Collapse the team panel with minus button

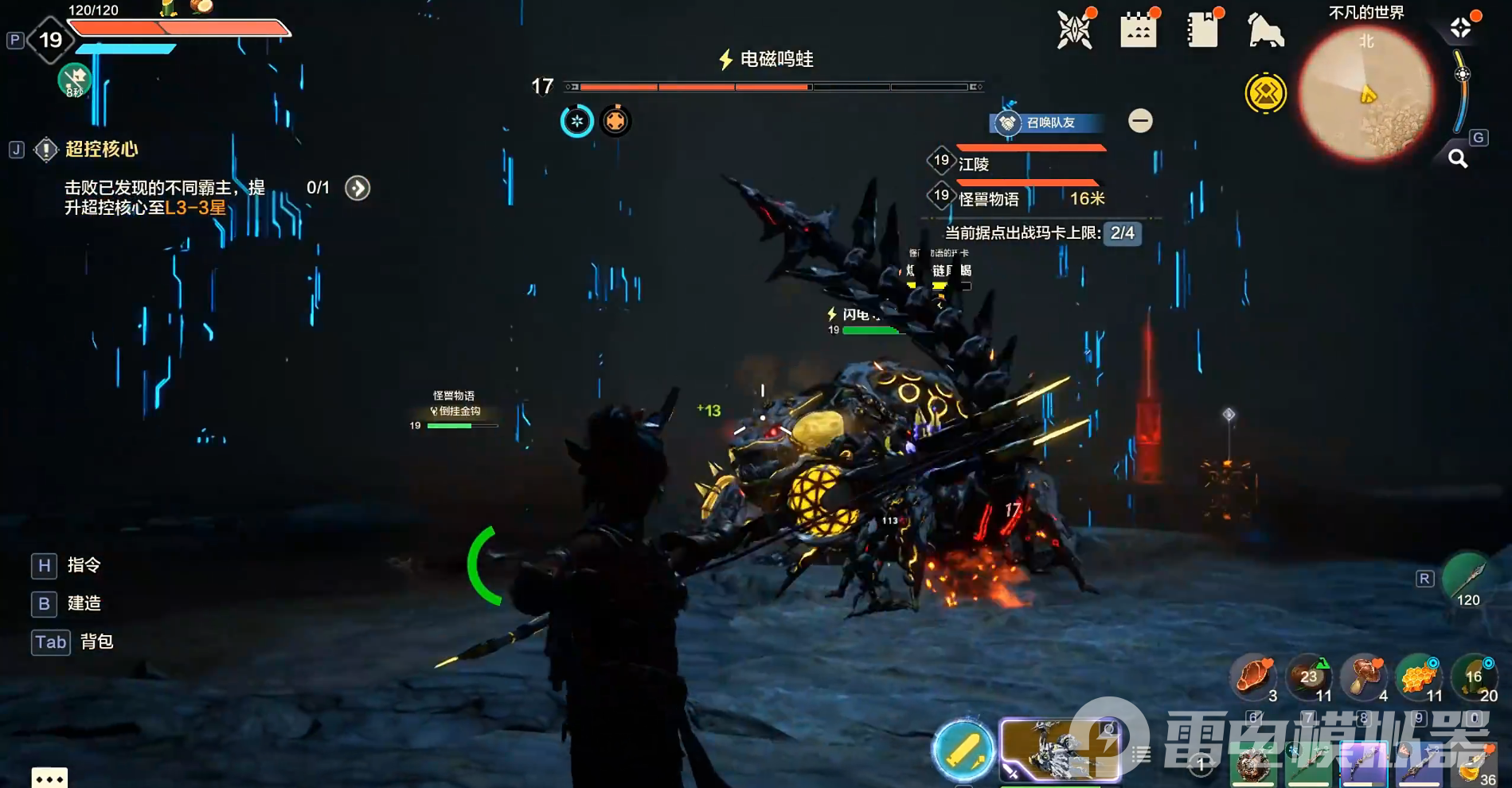1140,121
